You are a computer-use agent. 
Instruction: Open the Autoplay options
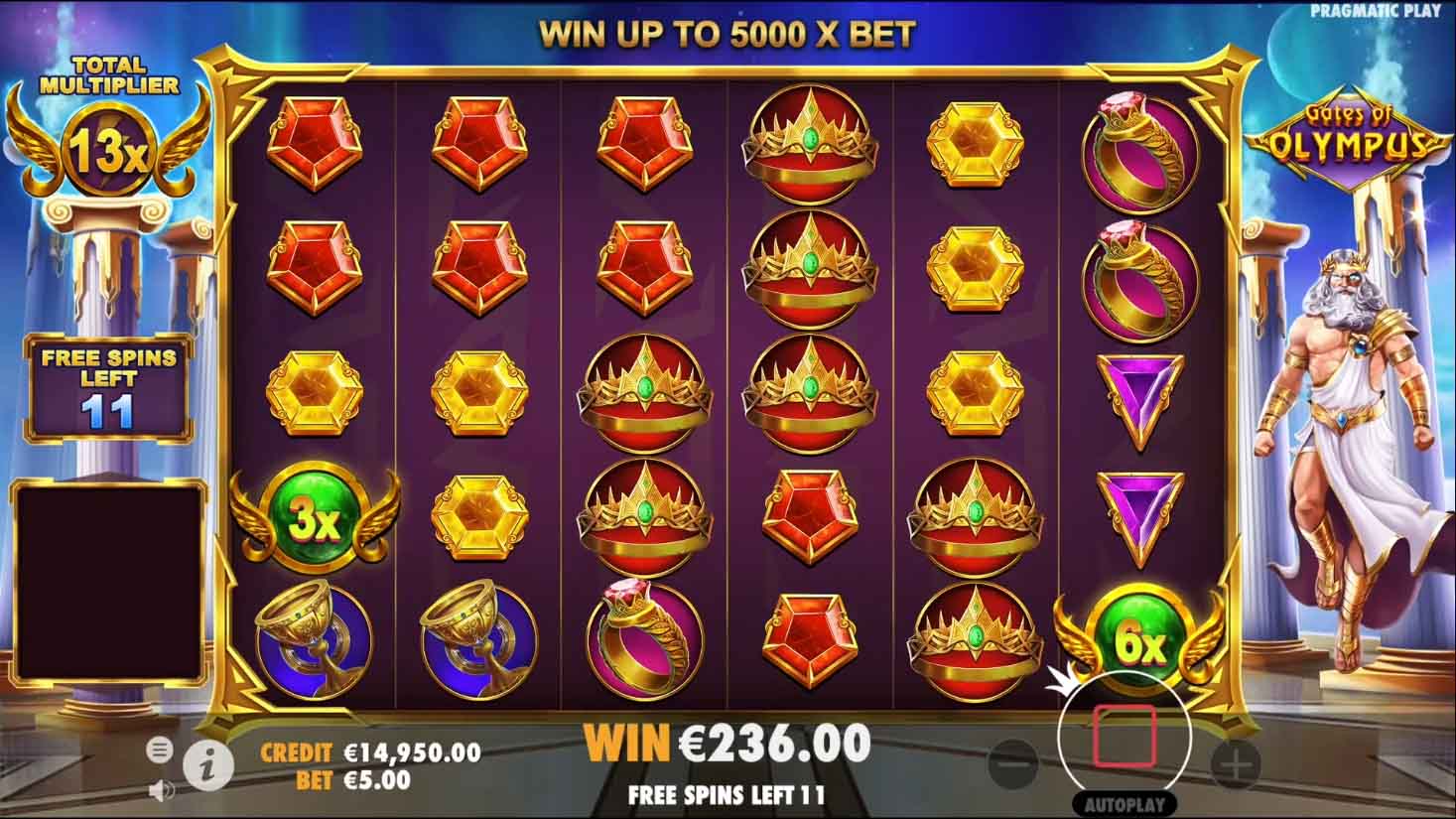pyautogui.click(x=1124, y=804)
